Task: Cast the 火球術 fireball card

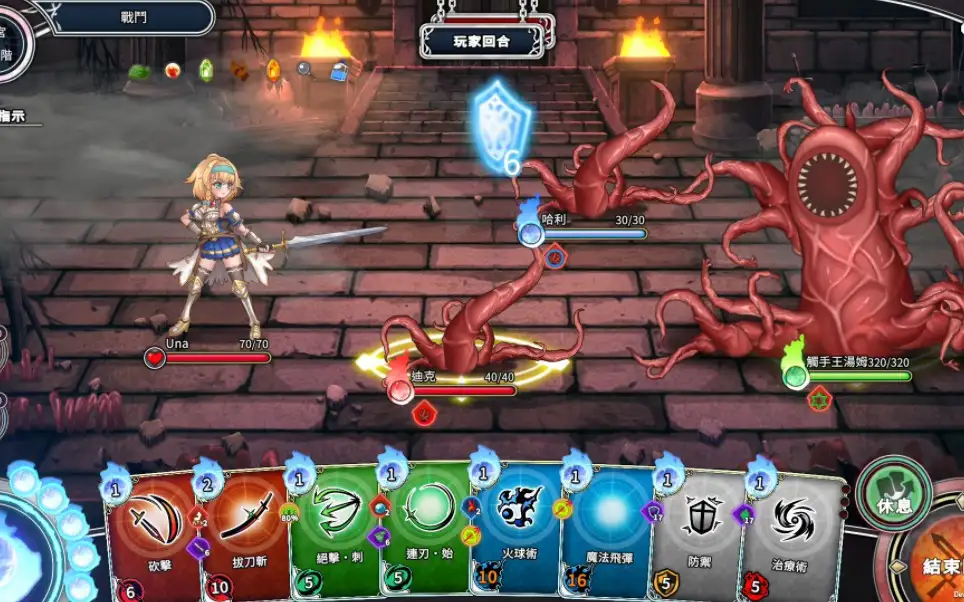Action: point(518,530)
